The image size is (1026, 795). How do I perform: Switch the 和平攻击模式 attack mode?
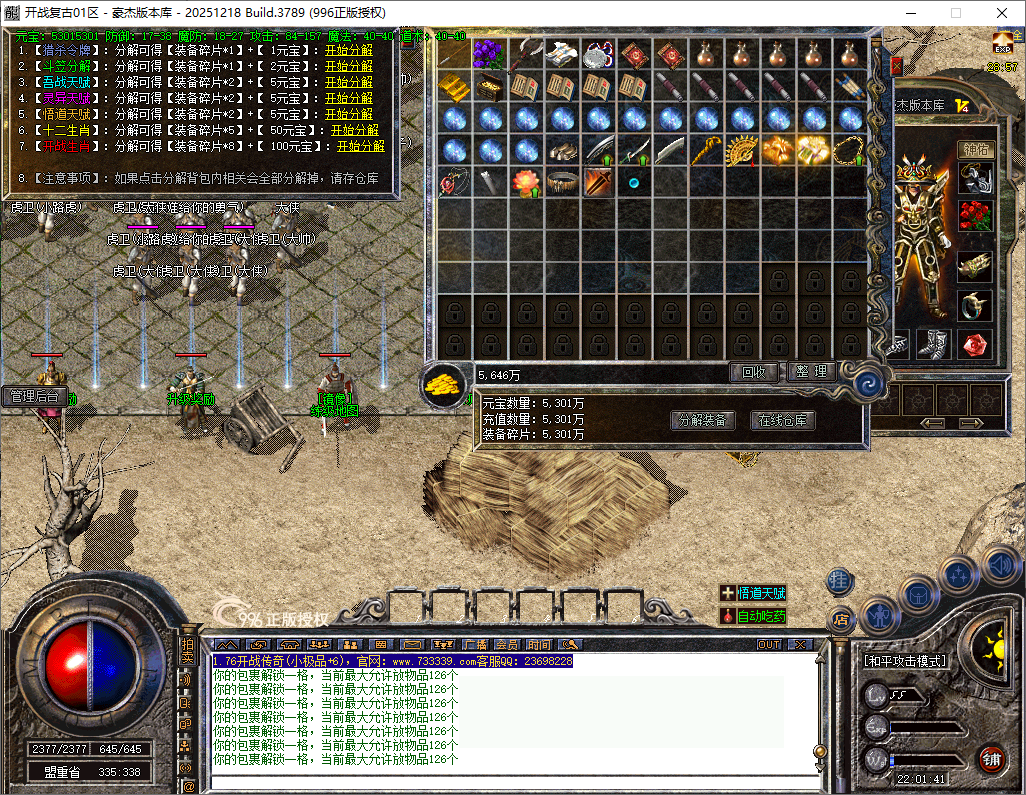coord(905,661)
